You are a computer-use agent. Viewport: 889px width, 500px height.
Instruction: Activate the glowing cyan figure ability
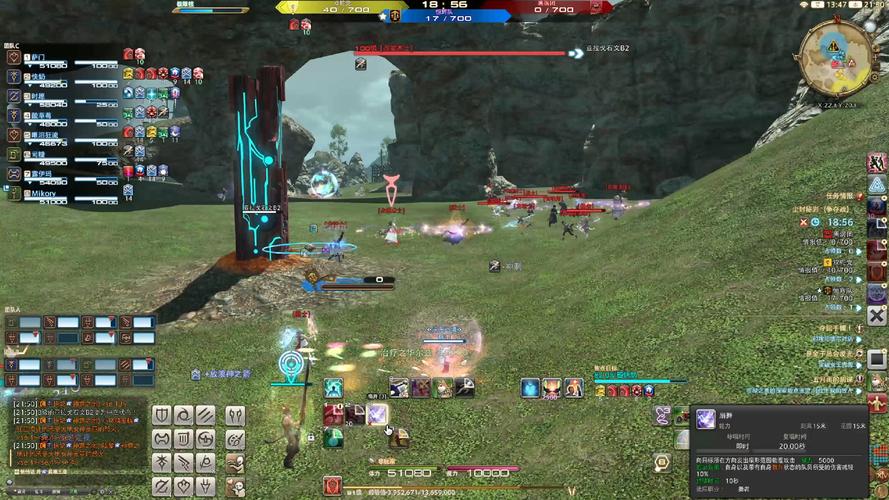334,388
